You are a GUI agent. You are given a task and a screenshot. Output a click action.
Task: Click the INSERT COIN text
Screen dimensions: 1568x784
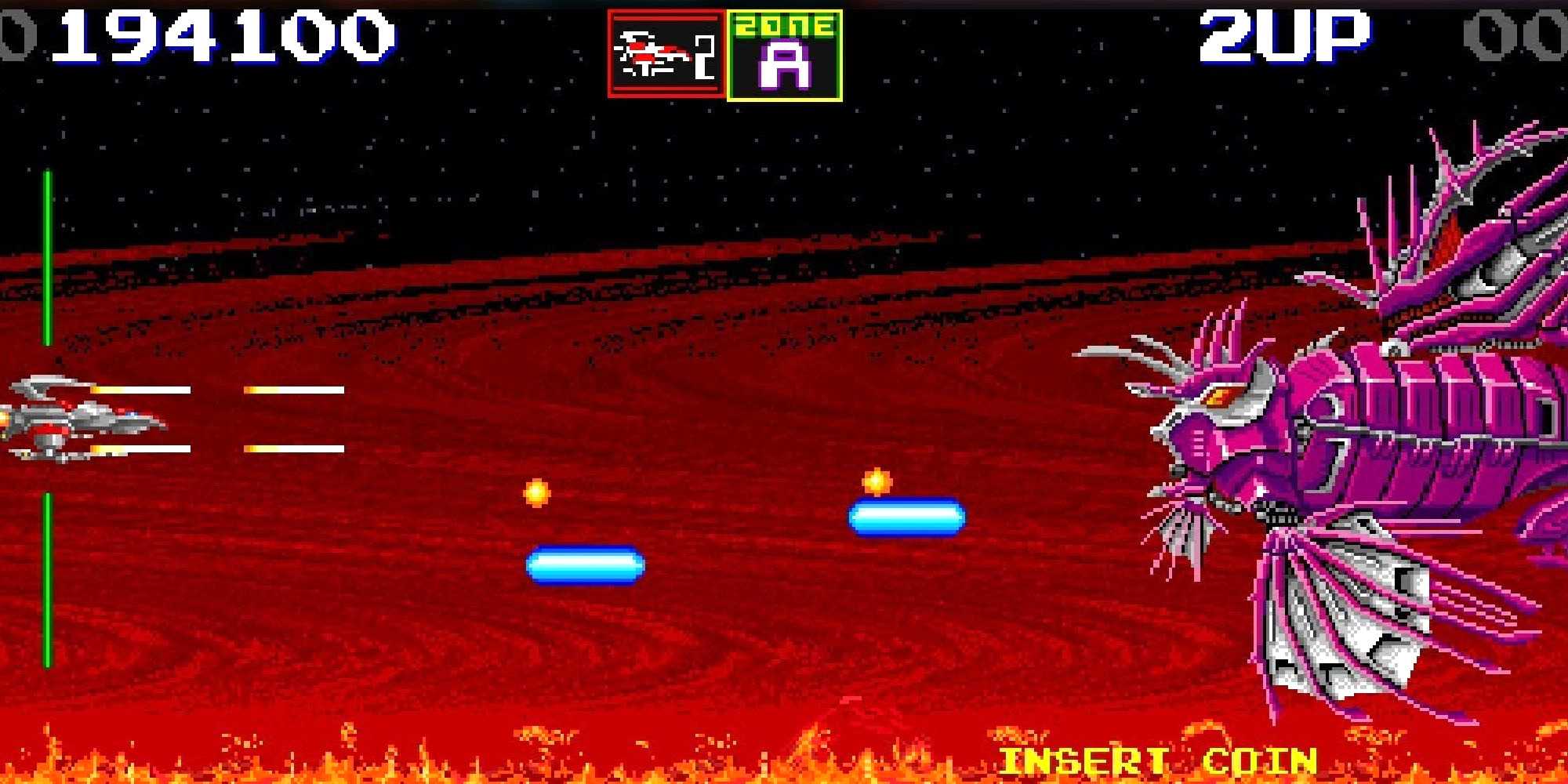click(1157, 761)
